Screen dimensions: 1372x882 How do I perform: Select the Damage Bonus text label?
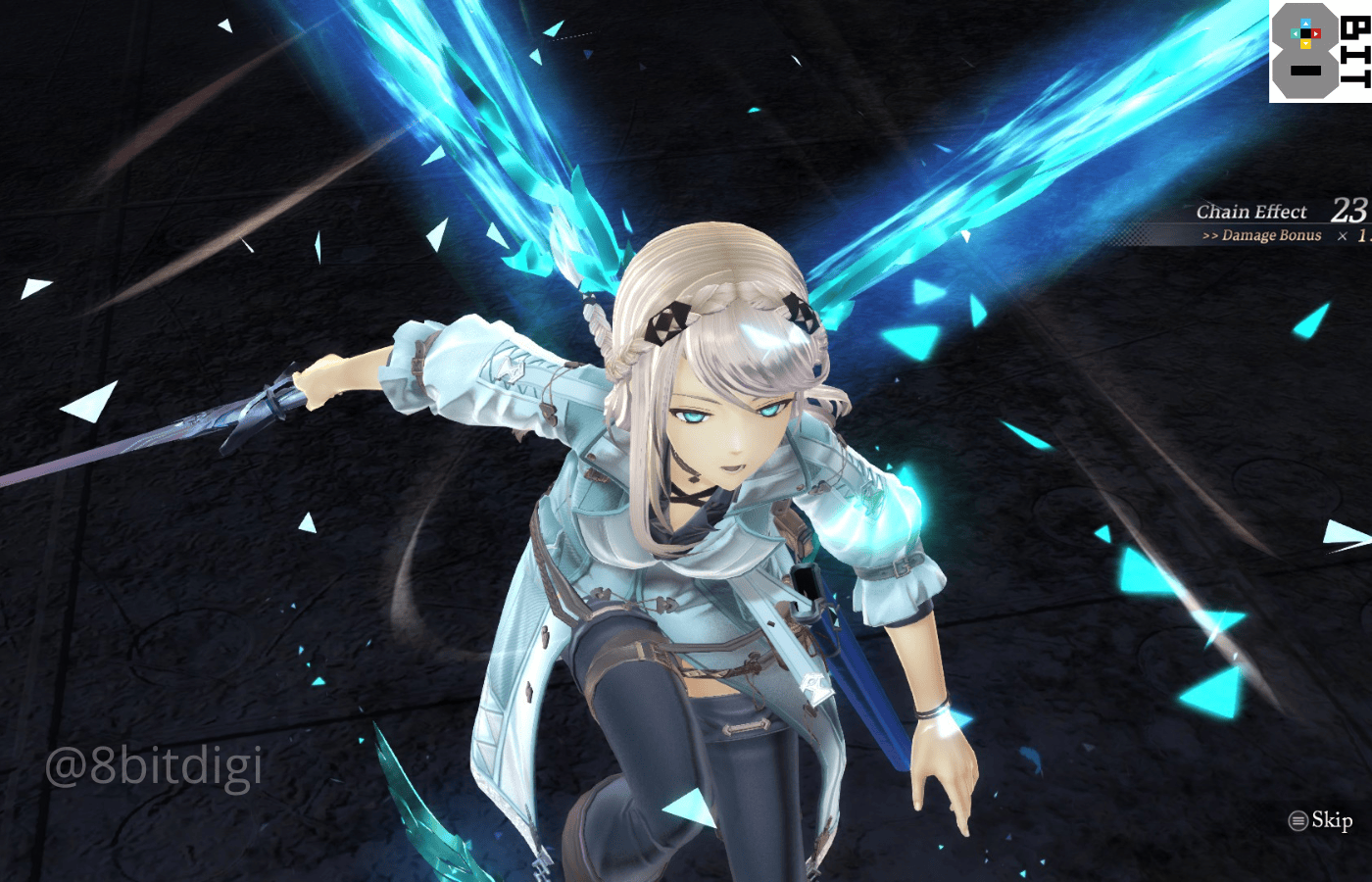(1272, 235)
